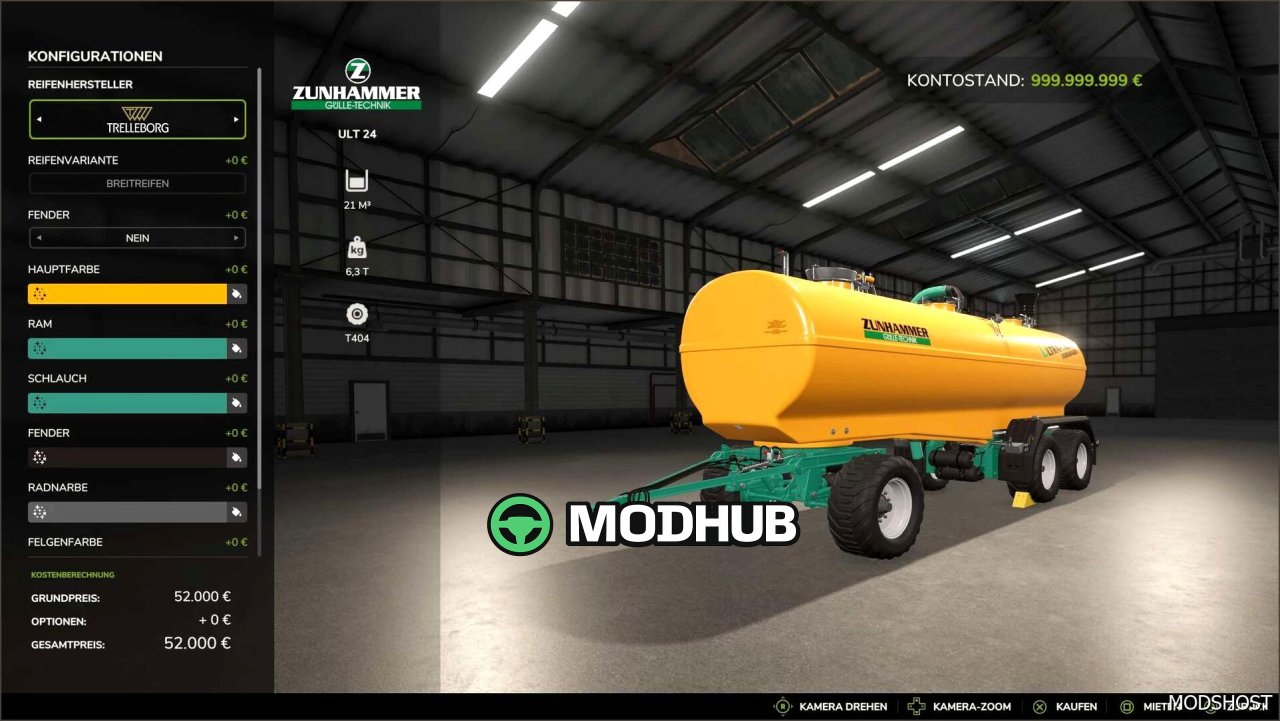Click the Ram paint brush icon
1280x721 pixels.
[237, 348]
